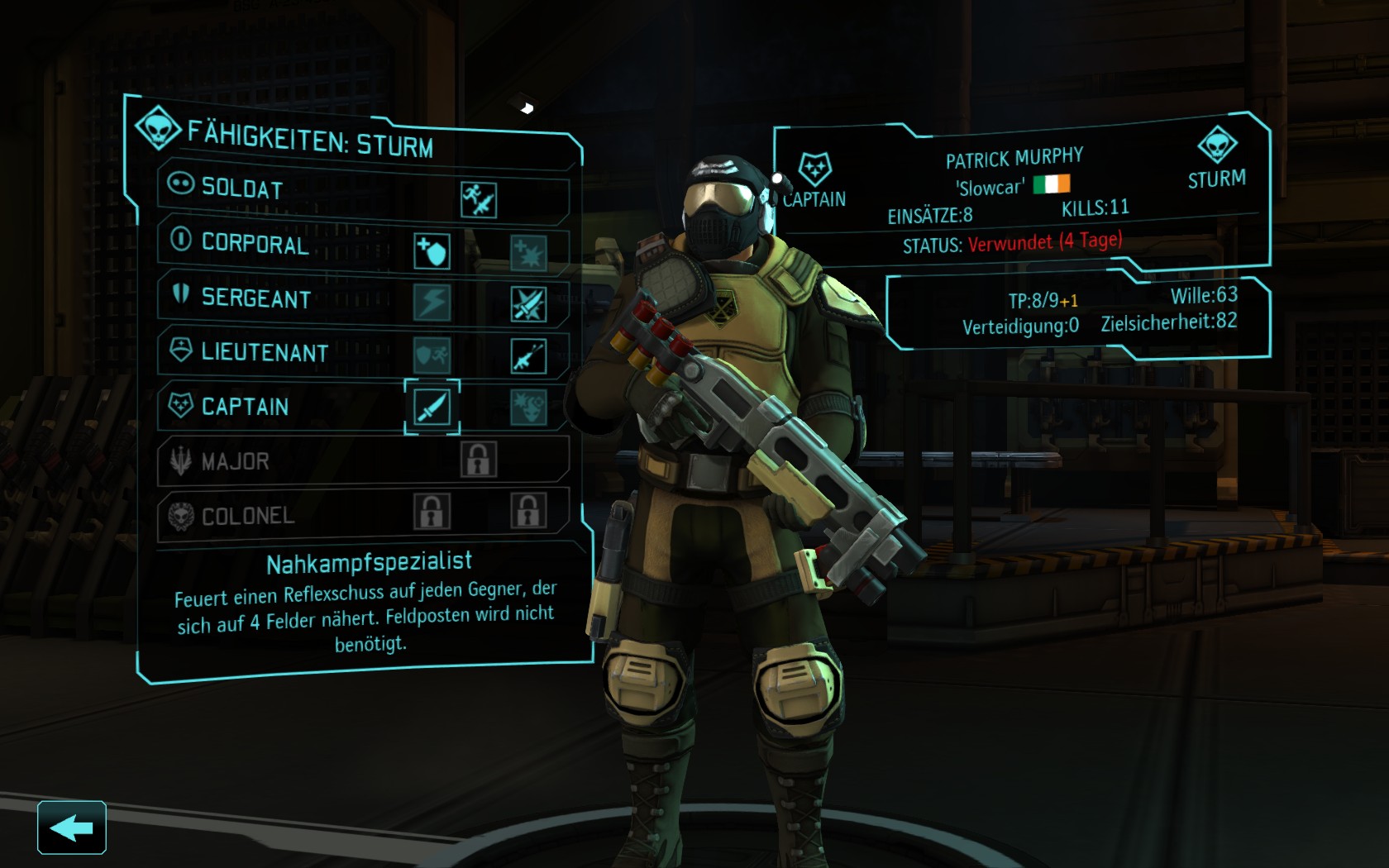Choose the Corporal shield-with-plus ability
This screenshot has width=1389, height=868.
click(432, 251)
